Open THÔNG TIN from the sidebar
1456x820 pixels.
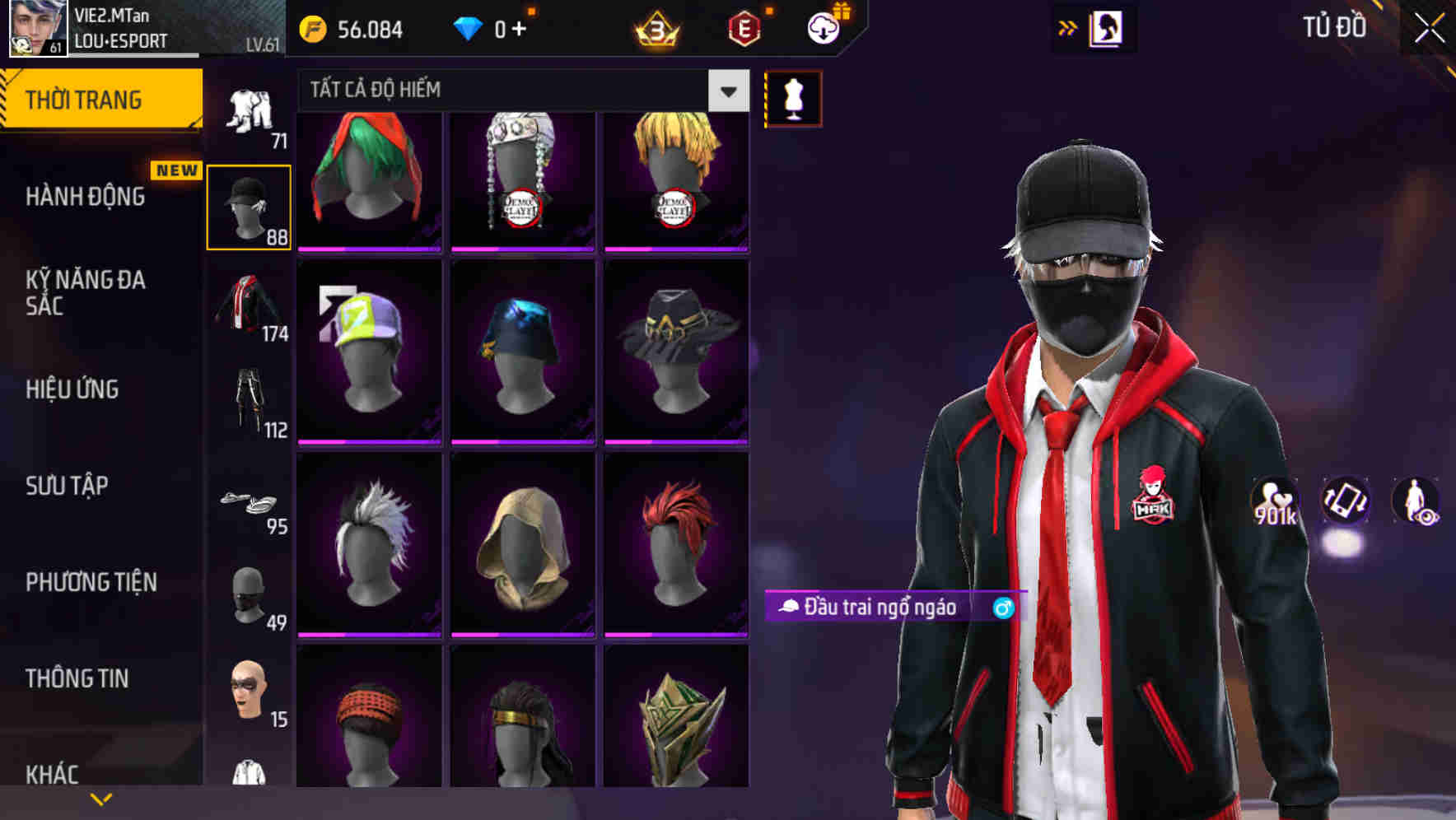pyautogui.click(x=77, y=678)
